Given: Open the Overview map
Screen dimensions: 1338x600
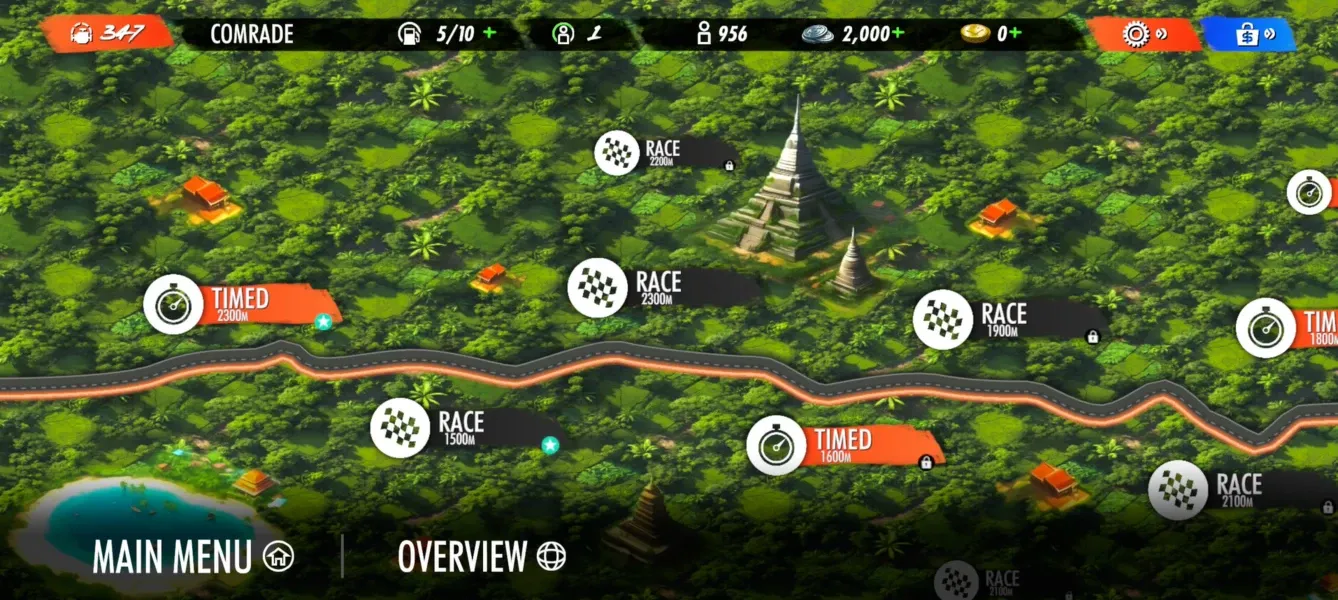Looking at the screenshot, I should [x=481, y=556].
